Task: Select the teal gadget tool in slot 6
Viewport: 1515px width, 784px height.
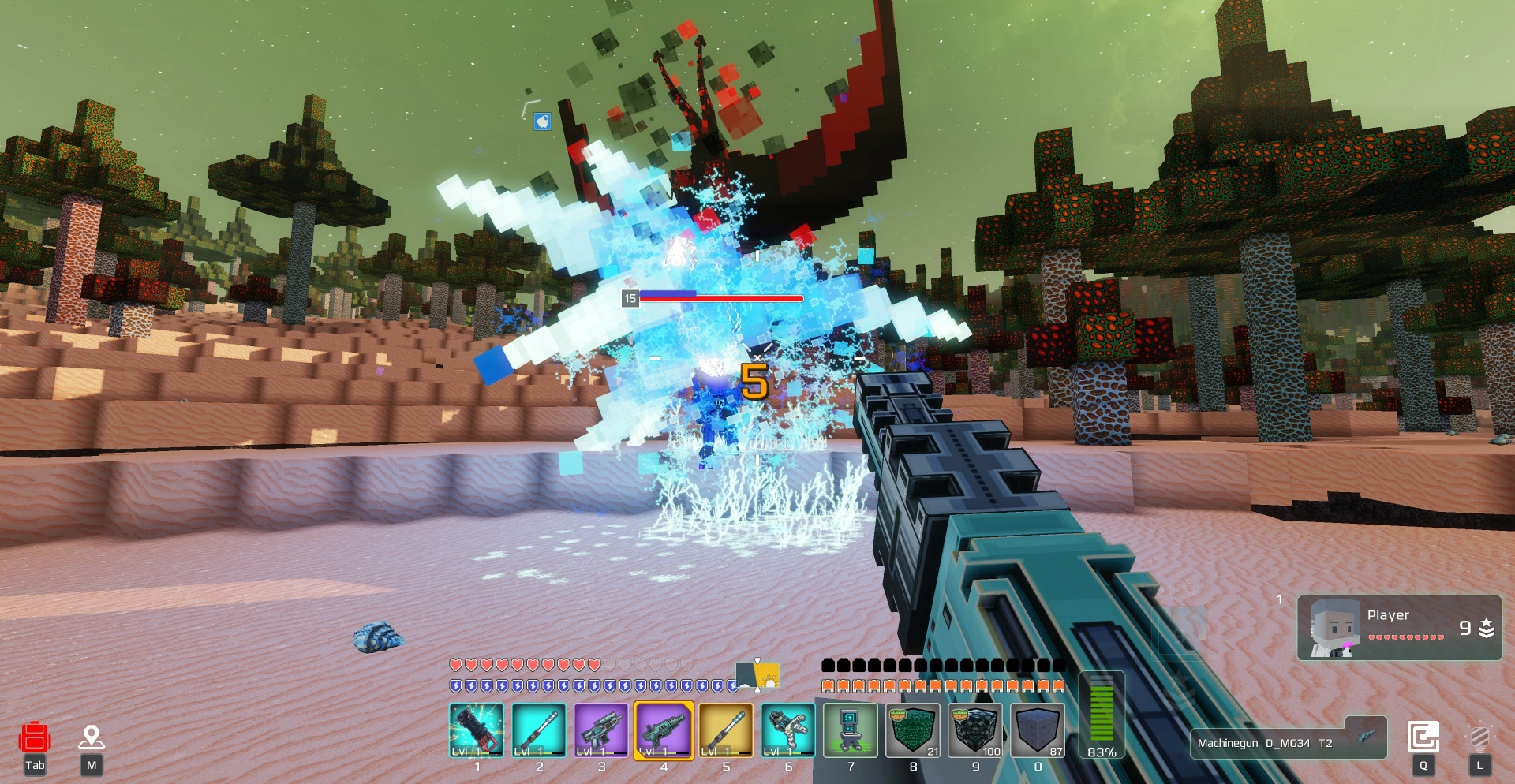Action: click(x=788, y=730)
